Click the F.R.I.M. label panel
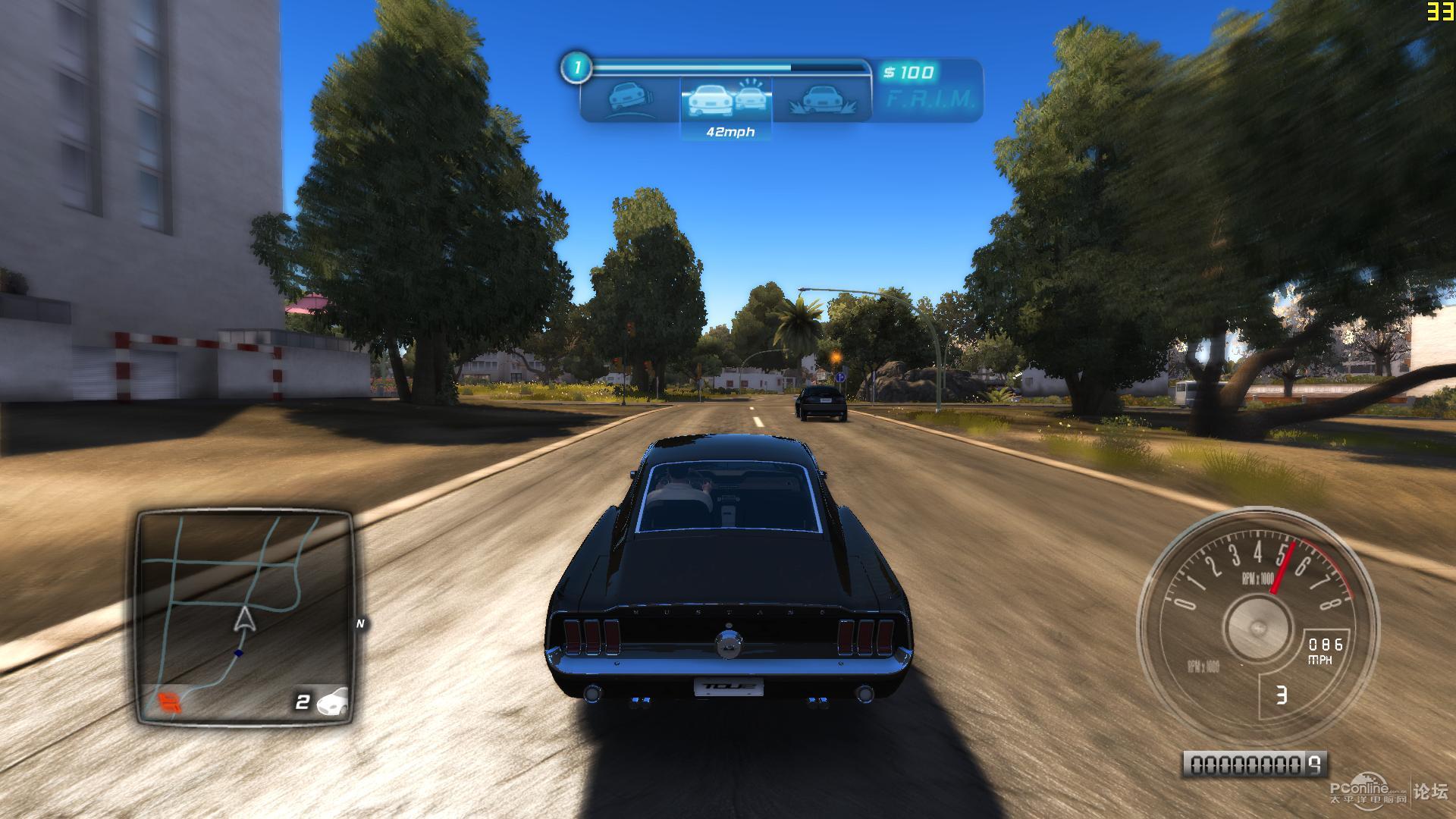Viewport: 1456px width, 819px height. (930, 99)
